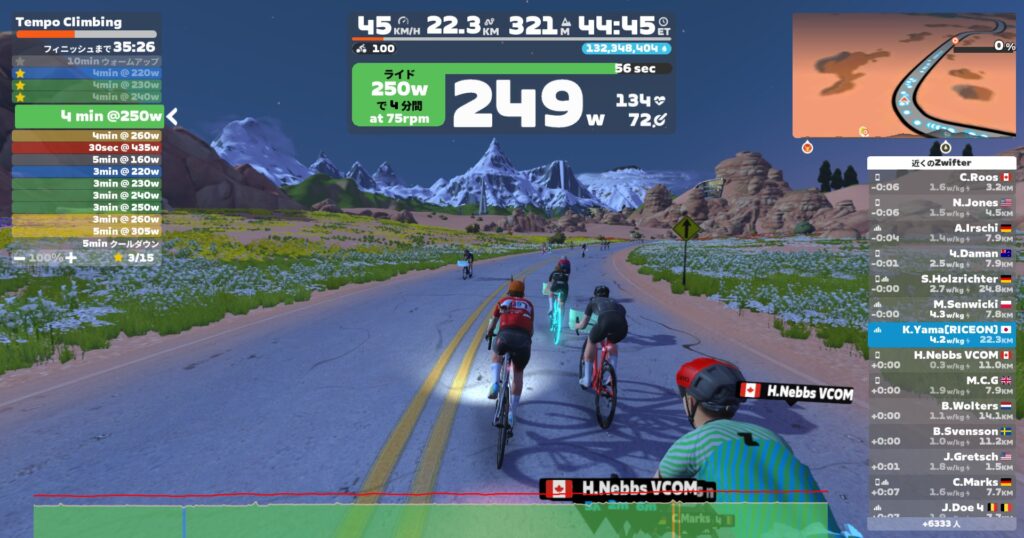Increase workout intensity with the plus button
This screenshot has width=1024, height=538.
click(x=71, y=257)
